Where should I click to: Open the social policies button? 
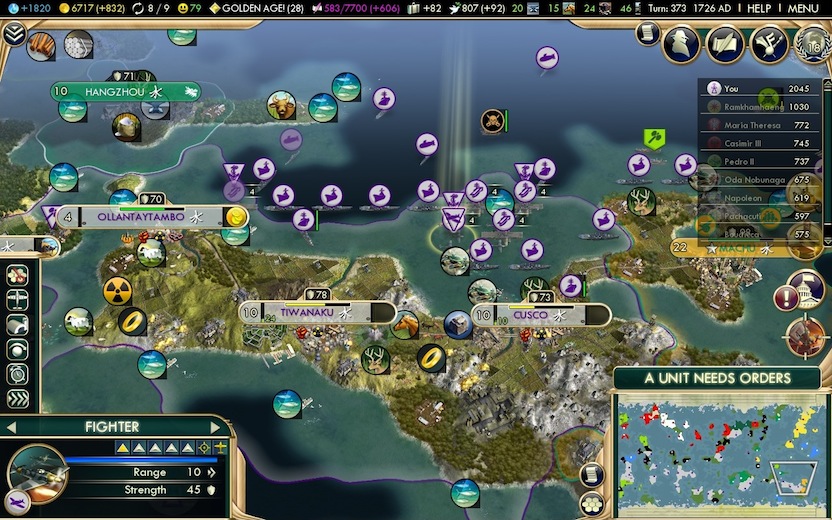726,43
